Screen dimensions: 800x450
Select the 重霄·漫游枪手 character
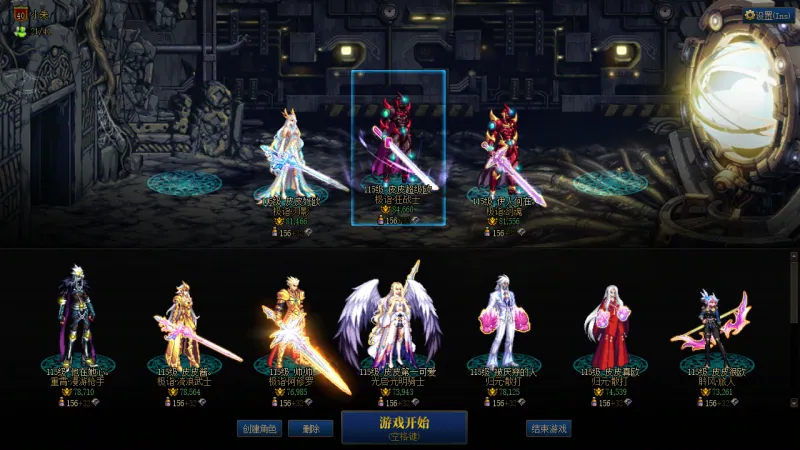coord(77,320)
